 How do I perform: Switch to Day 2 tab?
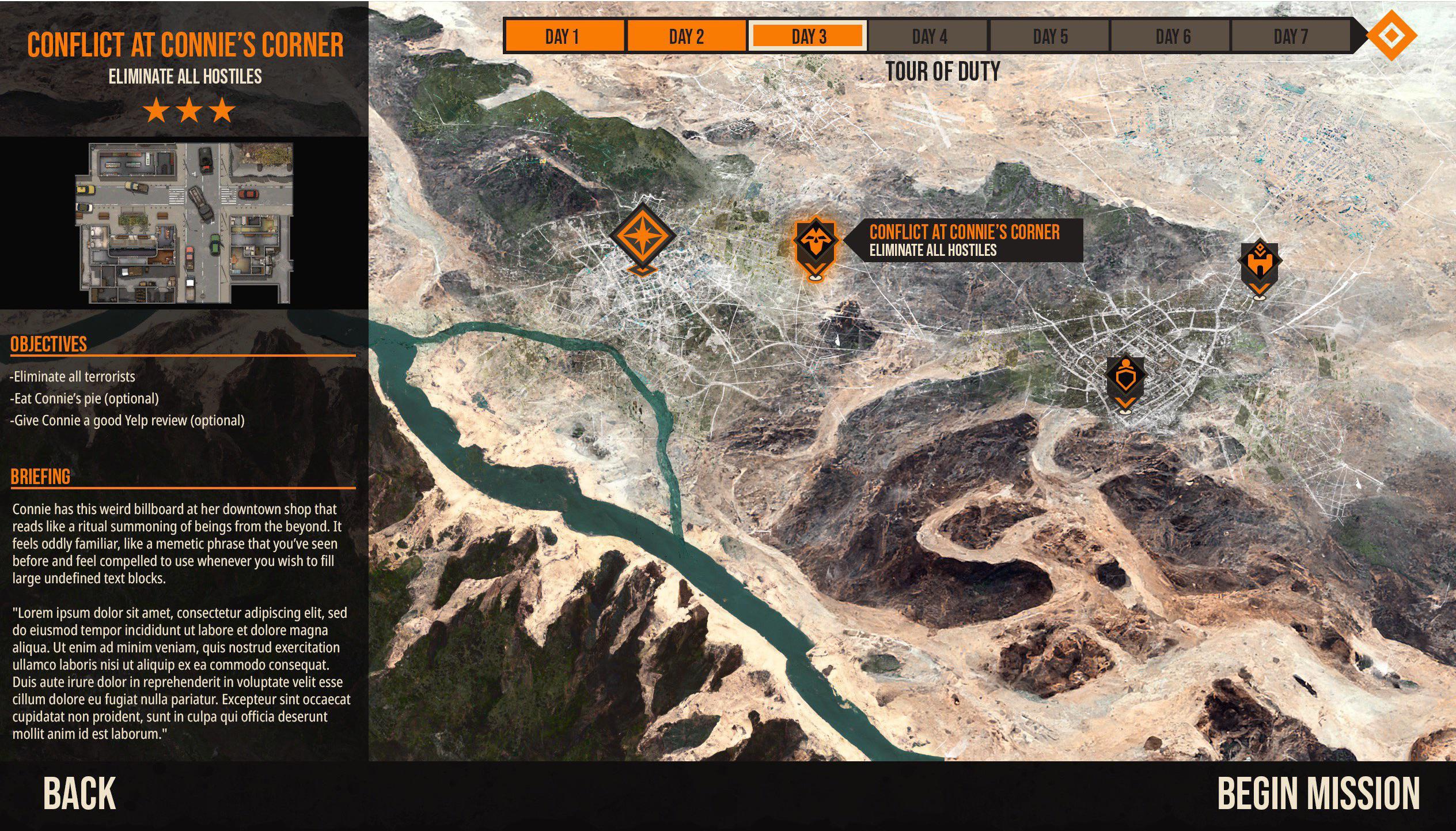tap(686, 37)
